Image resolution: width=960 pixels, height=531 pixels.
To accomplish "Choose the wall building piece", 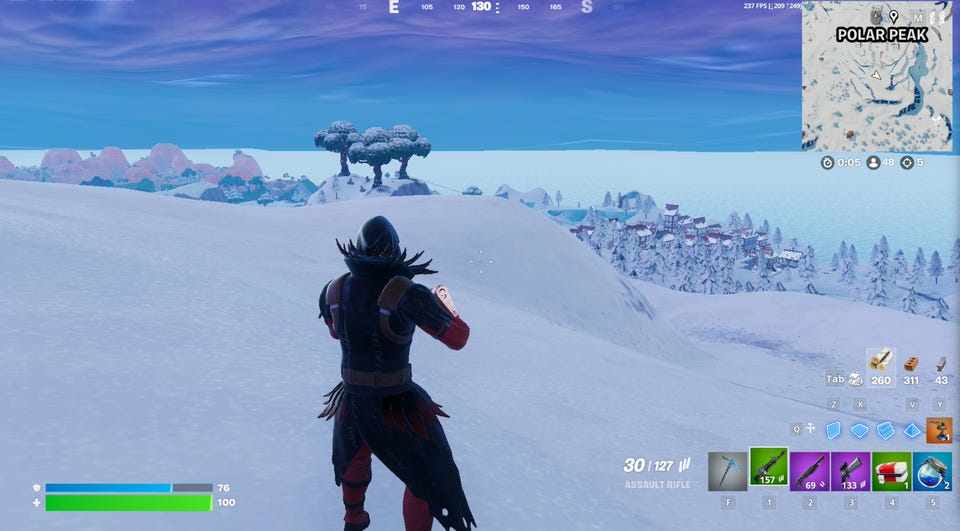I will click(x=833, y=430).
